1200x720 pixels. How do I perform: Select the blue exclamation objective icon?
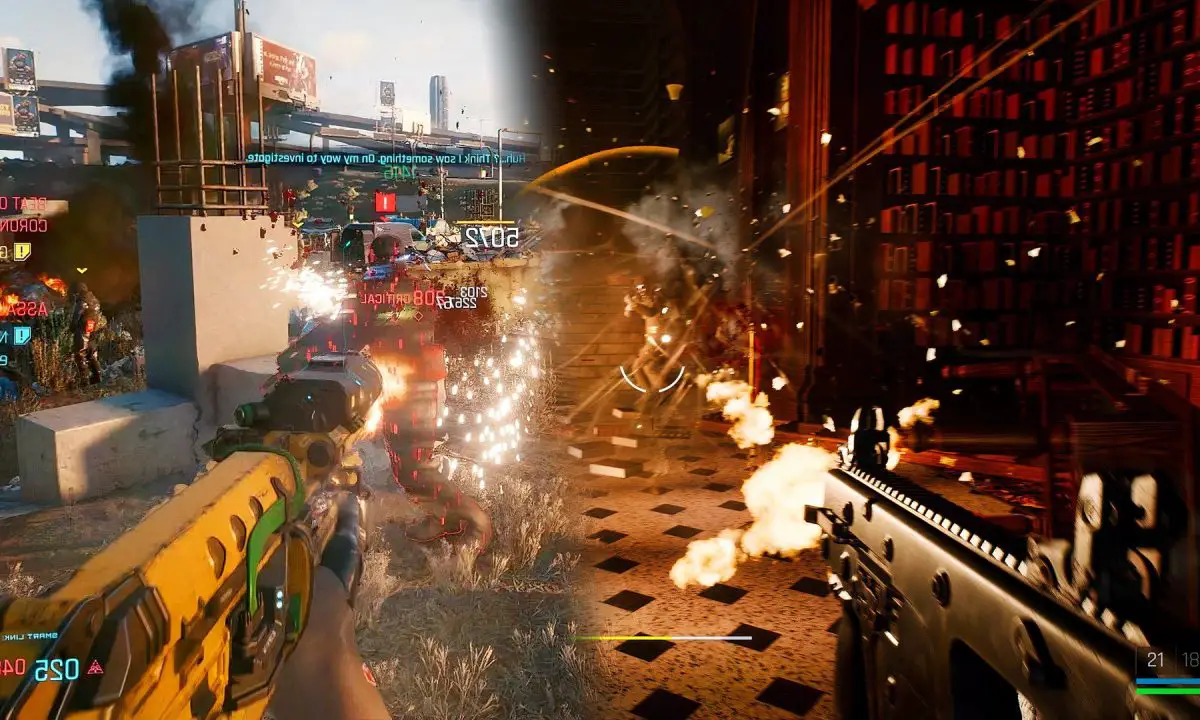pos(22,336)
